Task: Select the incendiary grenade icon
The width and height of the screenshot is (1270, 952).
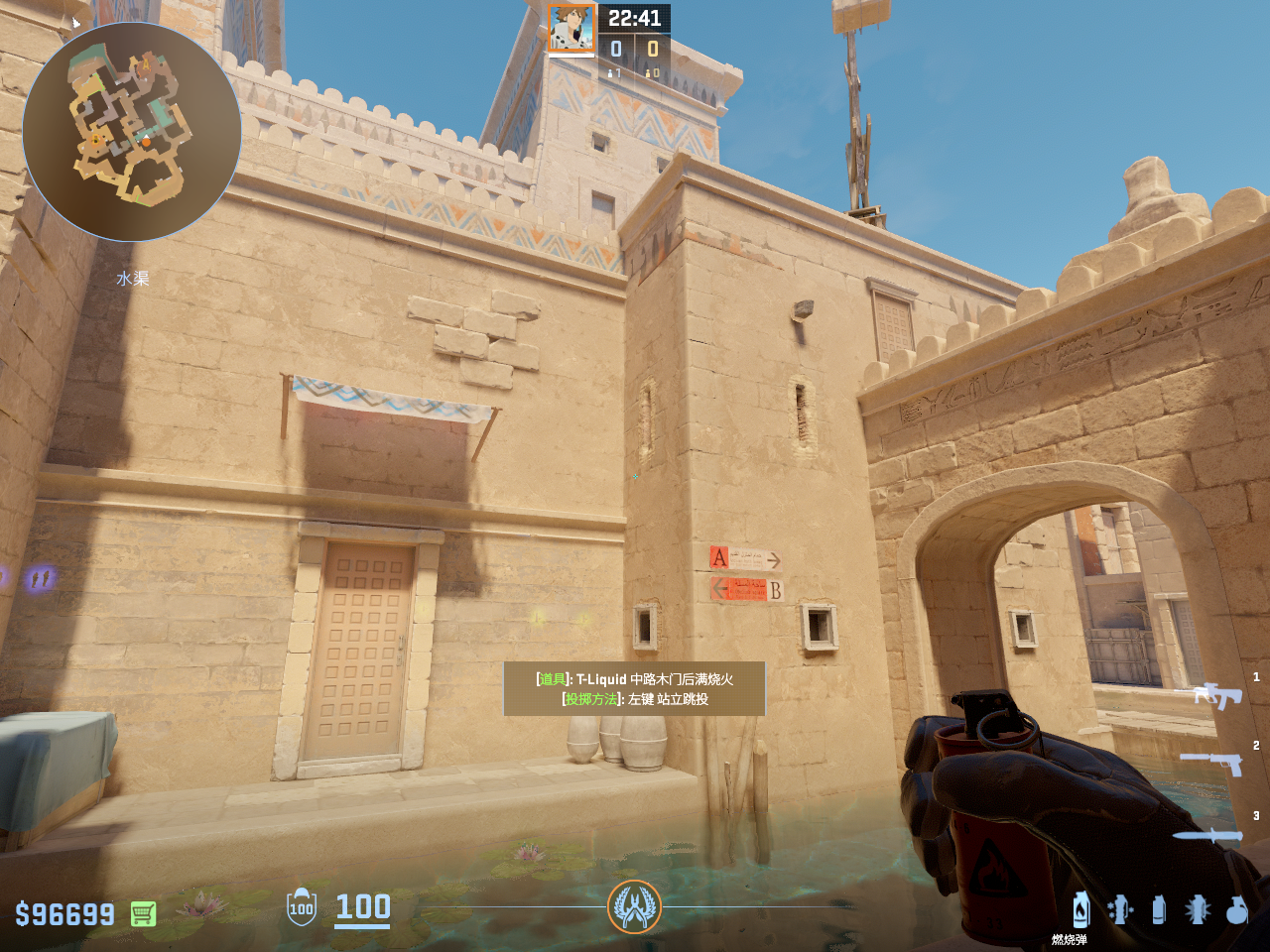Action: point(1080,908)
